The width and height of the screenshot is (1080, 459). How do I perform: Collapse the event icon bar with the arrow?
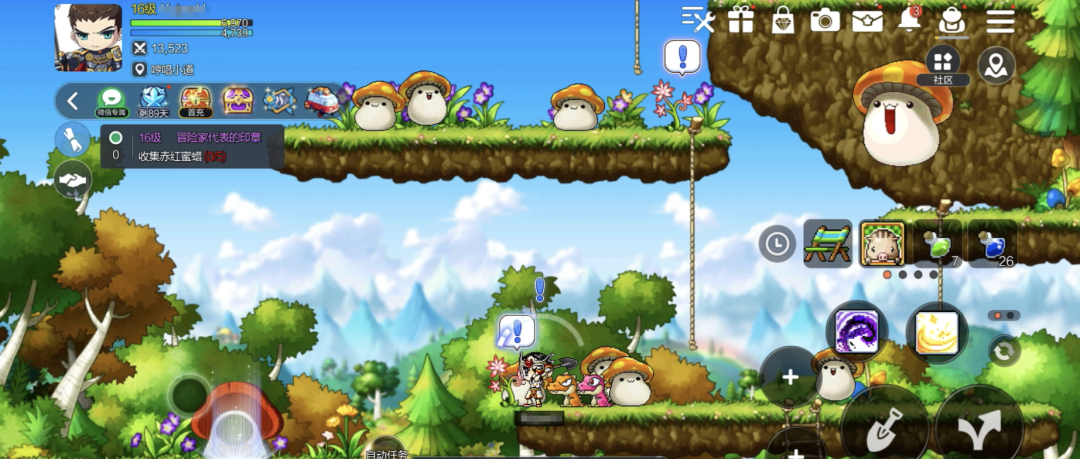tap(73, 101)
